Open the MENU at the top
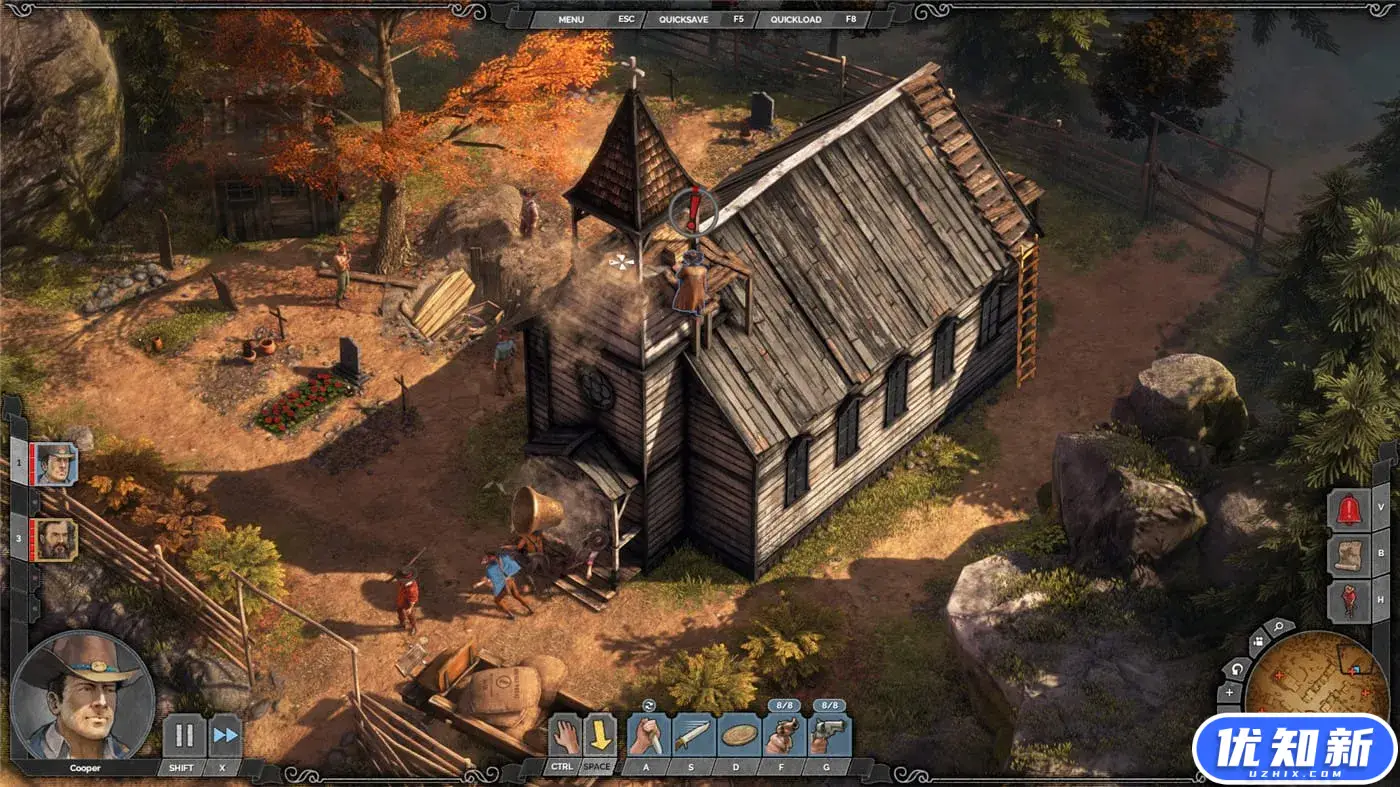Image resolution: width=1400 pixels, height=787 pixels. [571, 19]
